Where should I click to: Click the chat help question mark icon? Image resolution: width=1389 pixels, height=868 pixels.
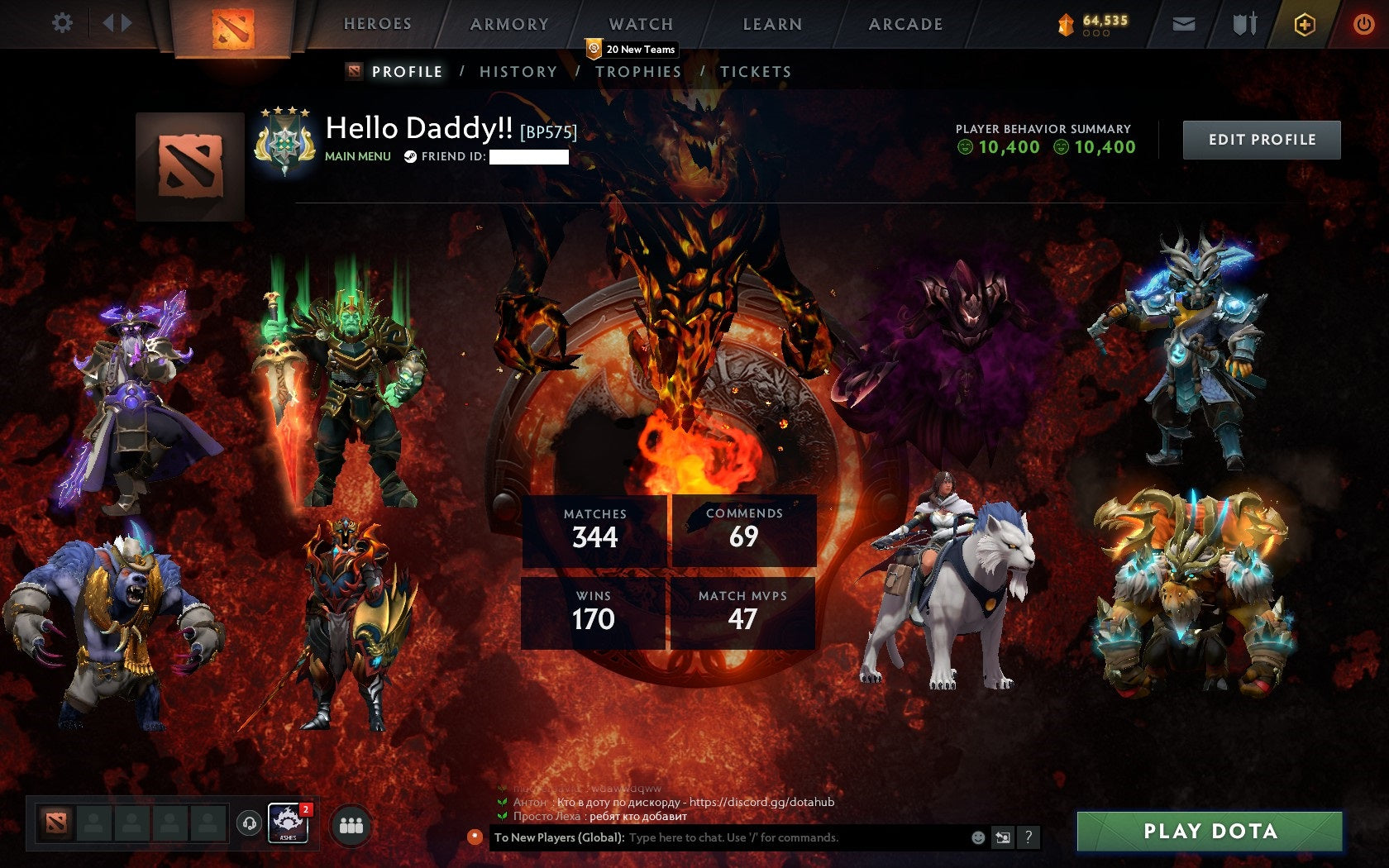click(1029, 837)
